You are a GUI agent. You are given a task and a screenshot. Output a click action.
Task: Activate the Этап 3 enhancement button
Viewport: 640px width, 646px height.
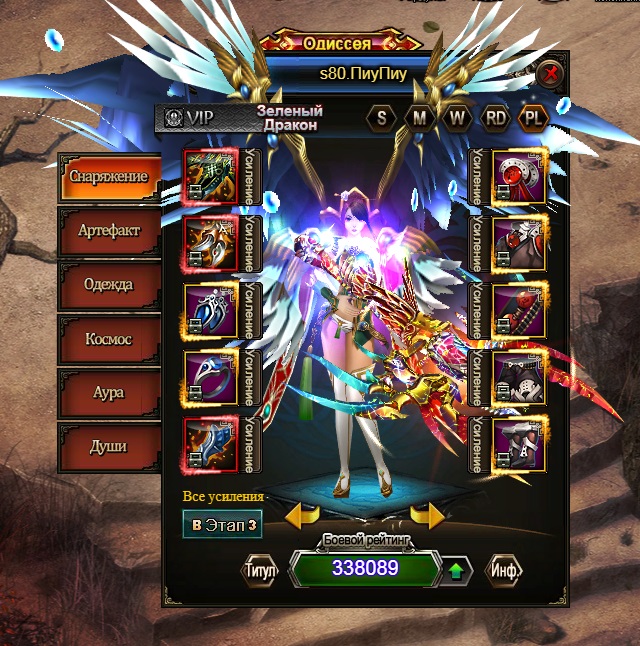(223, 524)
